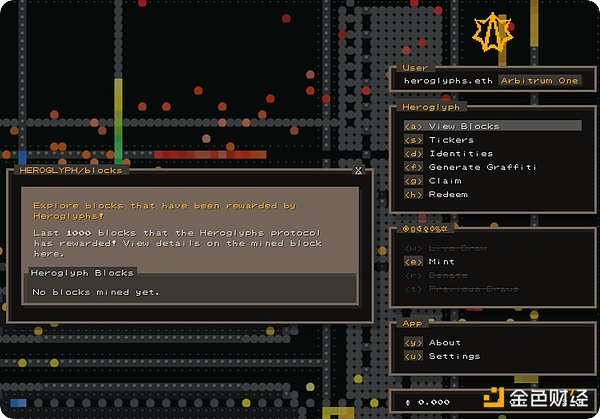Viewport: 600px width, 419px height.
Task: Click the heroglyphs.eth user name
Action: click(438, 80)
